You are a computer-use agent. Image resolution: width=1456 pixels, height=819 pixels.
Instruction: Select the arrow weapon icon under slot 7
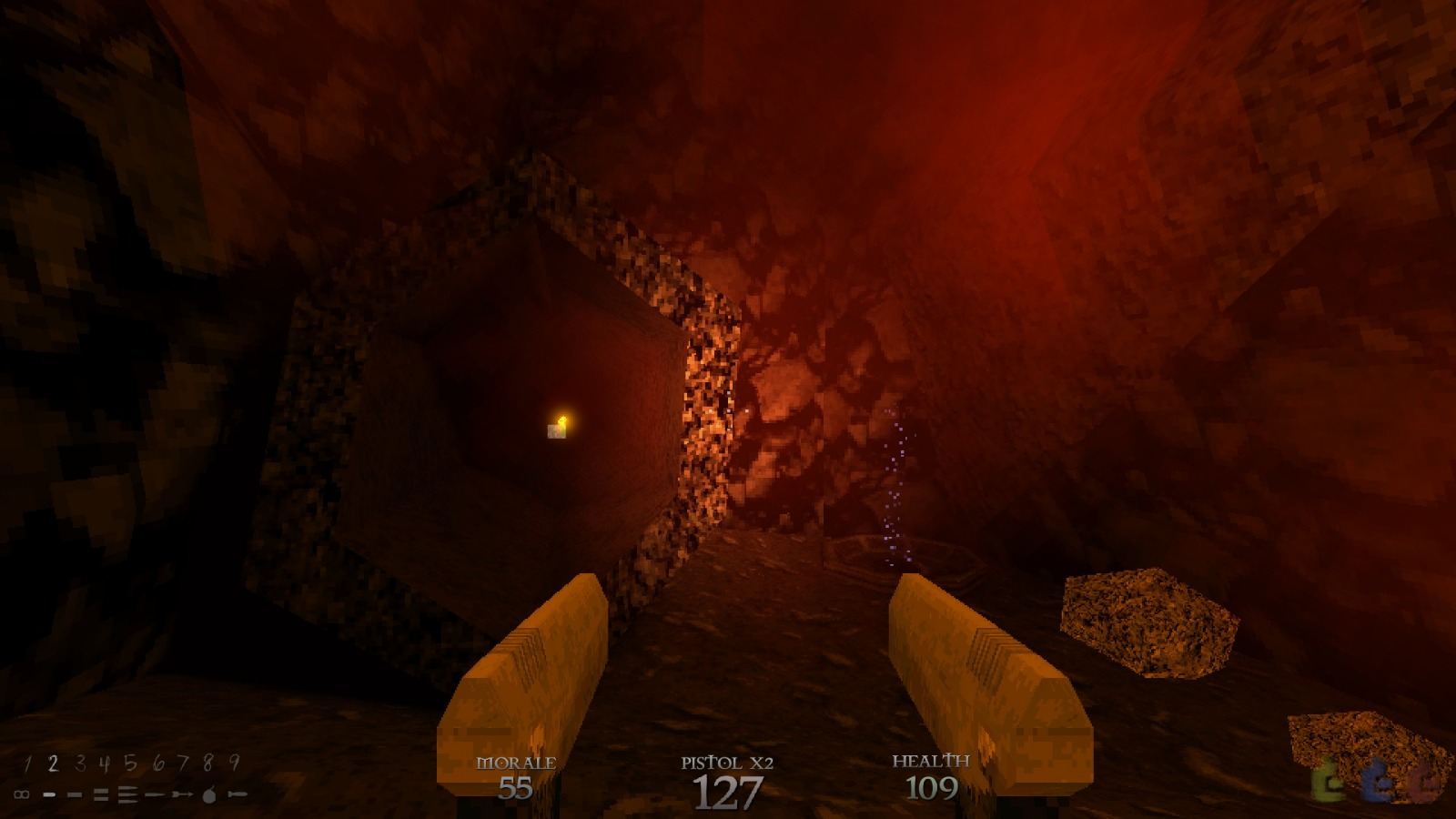[x=182, y=794]
